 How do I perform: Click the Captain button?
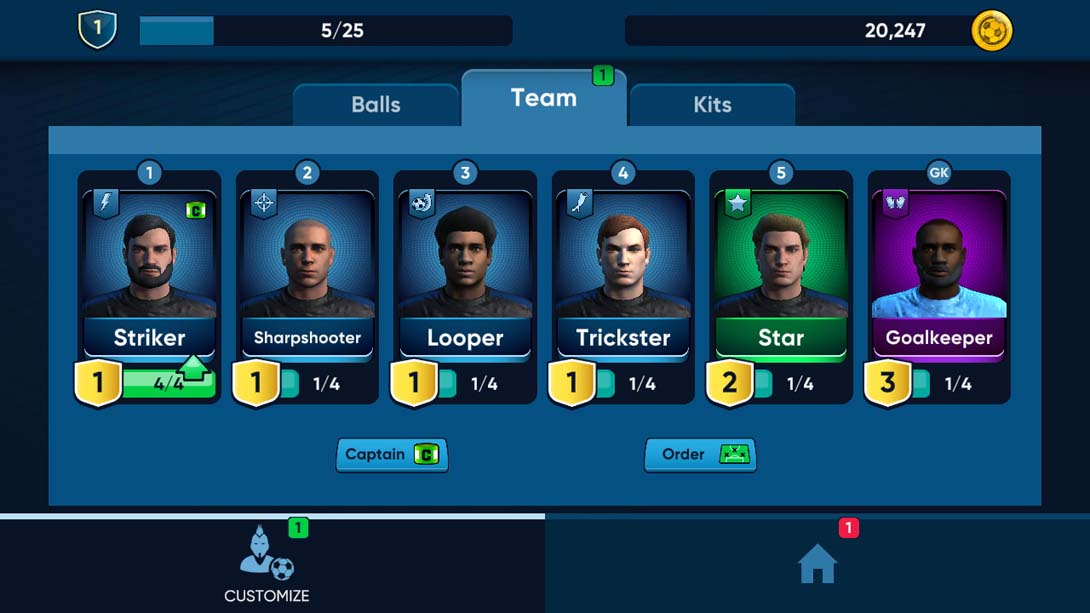tap(392, 454)
